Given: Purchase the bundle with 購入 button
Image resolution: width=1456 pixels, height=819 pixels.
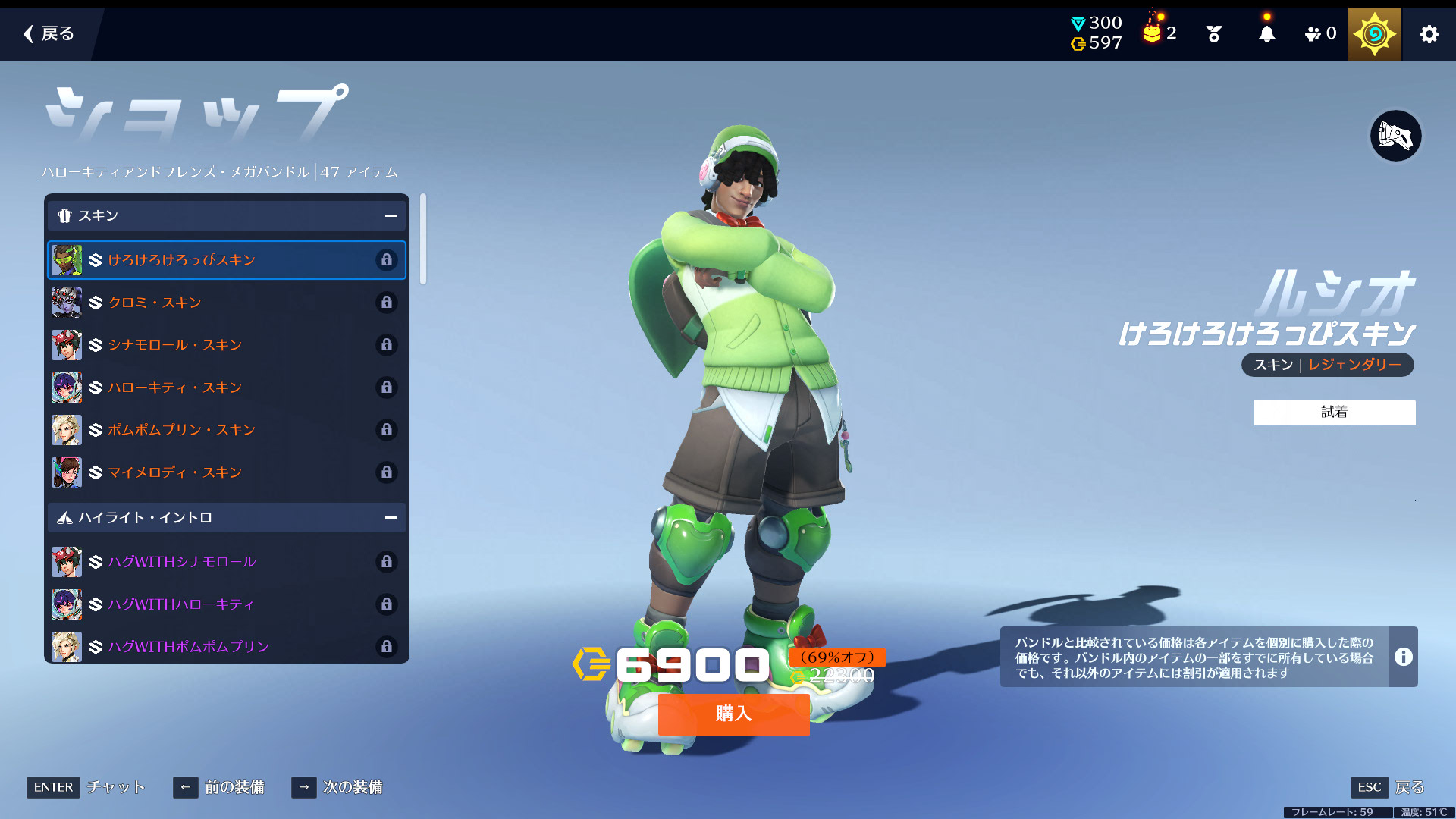Looking at the screenshot, I should (x=733, y=714).
